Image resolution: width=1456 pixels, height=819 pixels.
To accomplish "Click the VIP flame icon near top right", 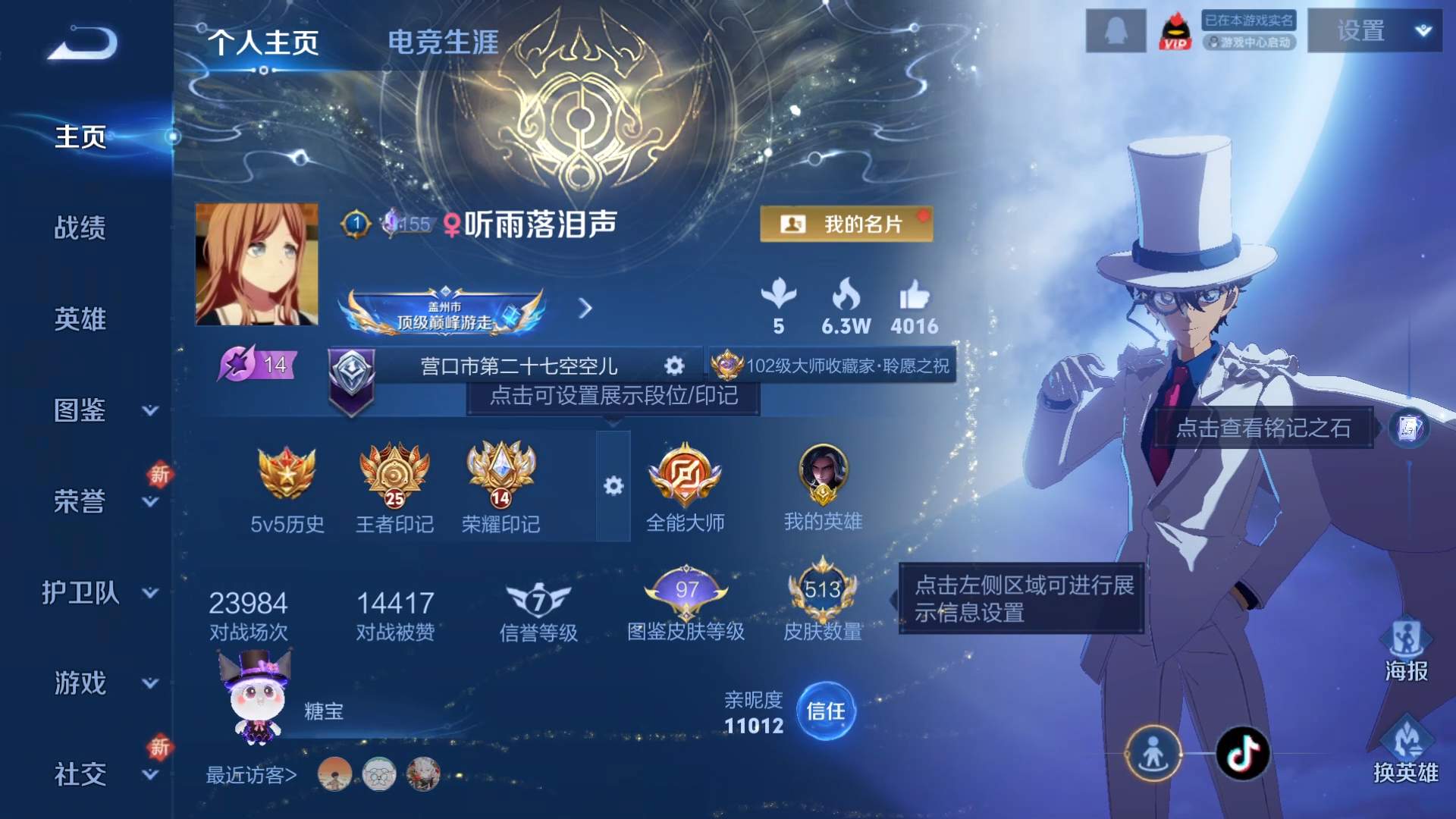I will tap(1175, 32).
